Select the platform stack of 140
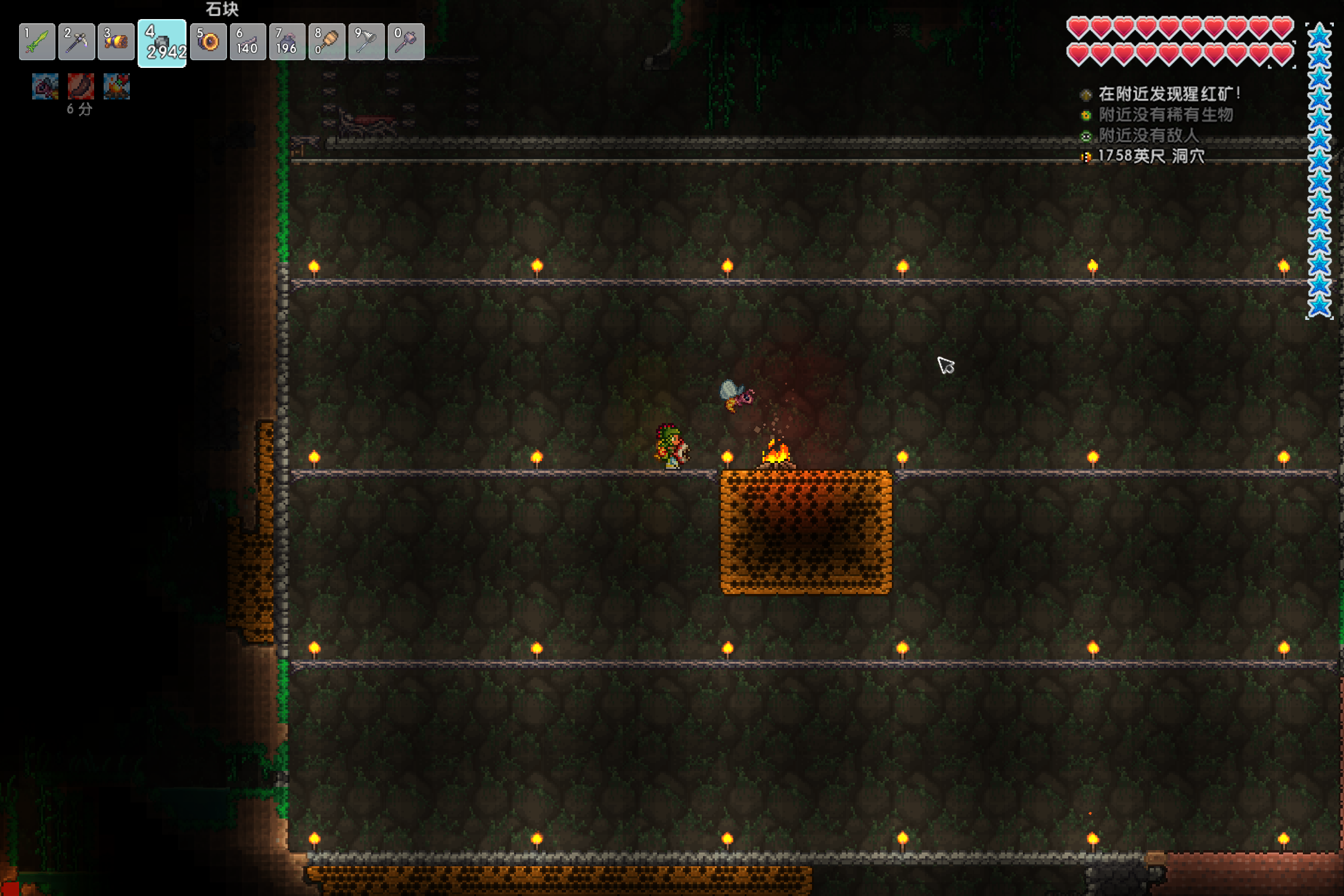 click(x=248, y=42)
